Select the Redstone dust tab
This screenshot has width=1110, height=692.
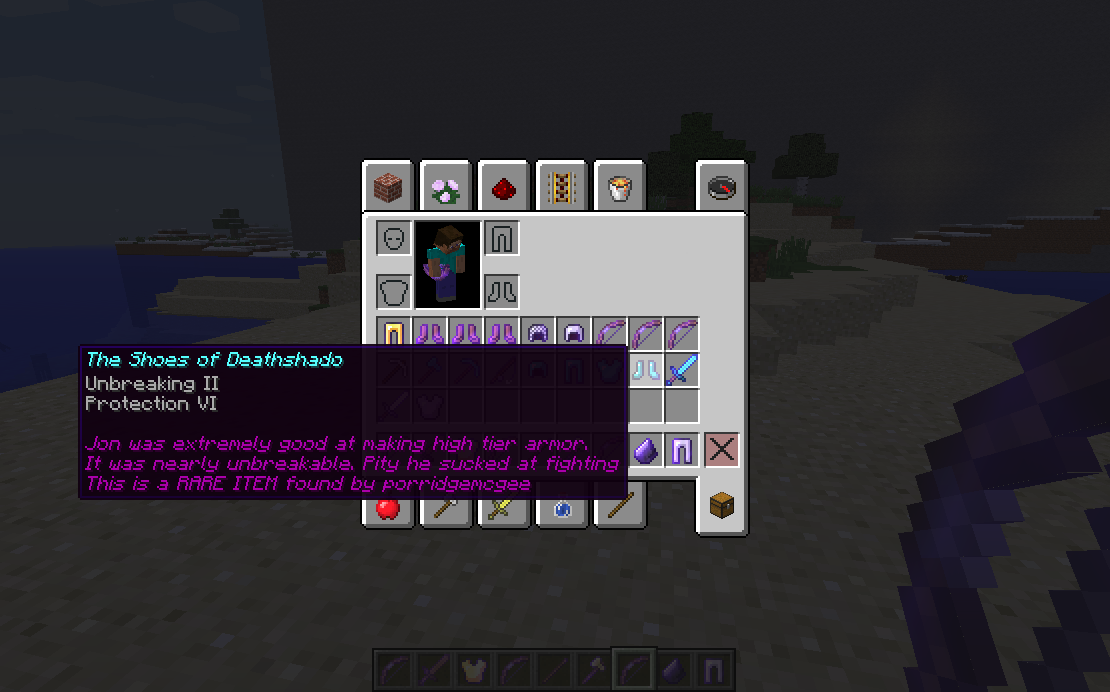point(503,187)
